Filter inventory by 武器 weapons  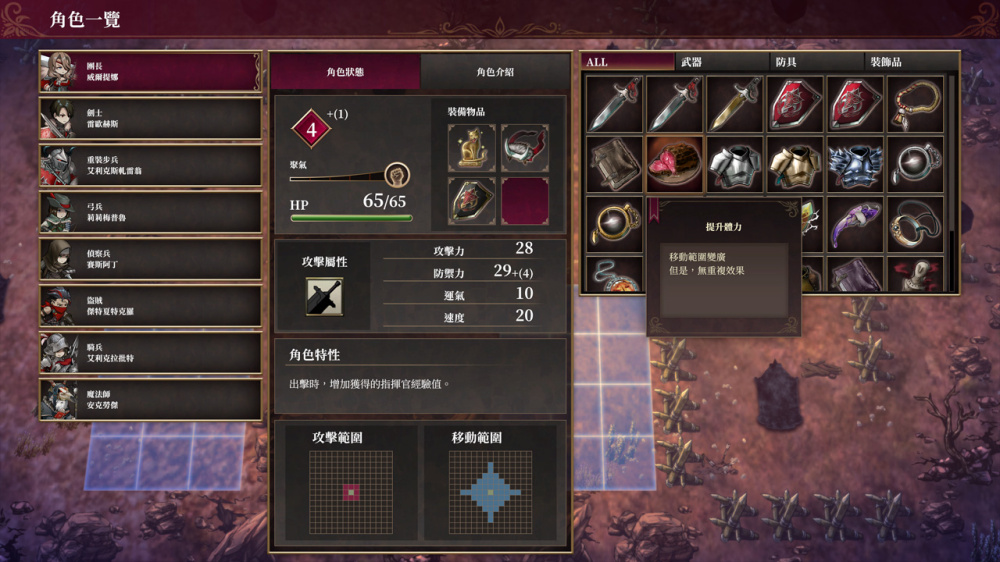point(721,62)
